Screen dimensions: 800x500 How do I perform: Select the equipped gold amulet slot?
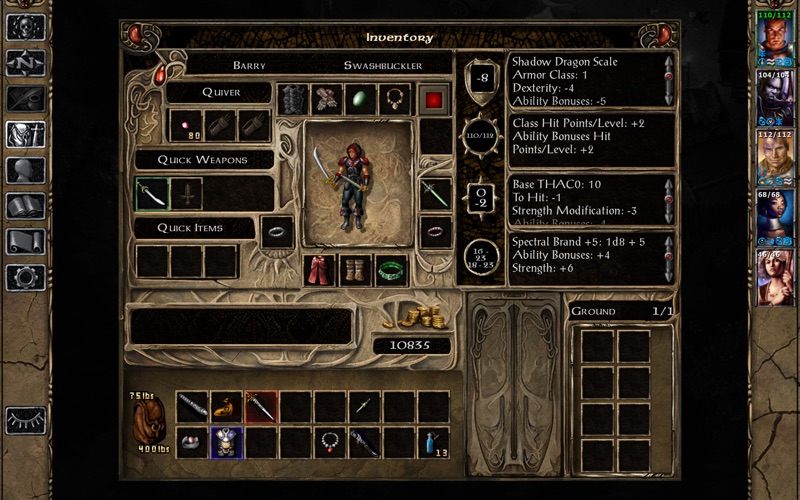pyautogui.click(x=395, y=99)
